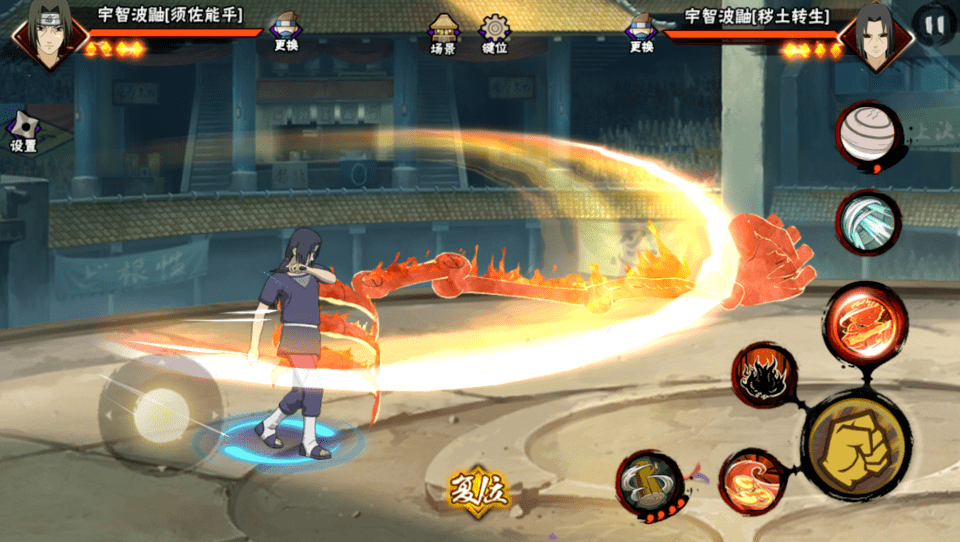This screenshot has height=542, width=960.
Task: Trigger the fire swirl skill icon
Action: 750,481
